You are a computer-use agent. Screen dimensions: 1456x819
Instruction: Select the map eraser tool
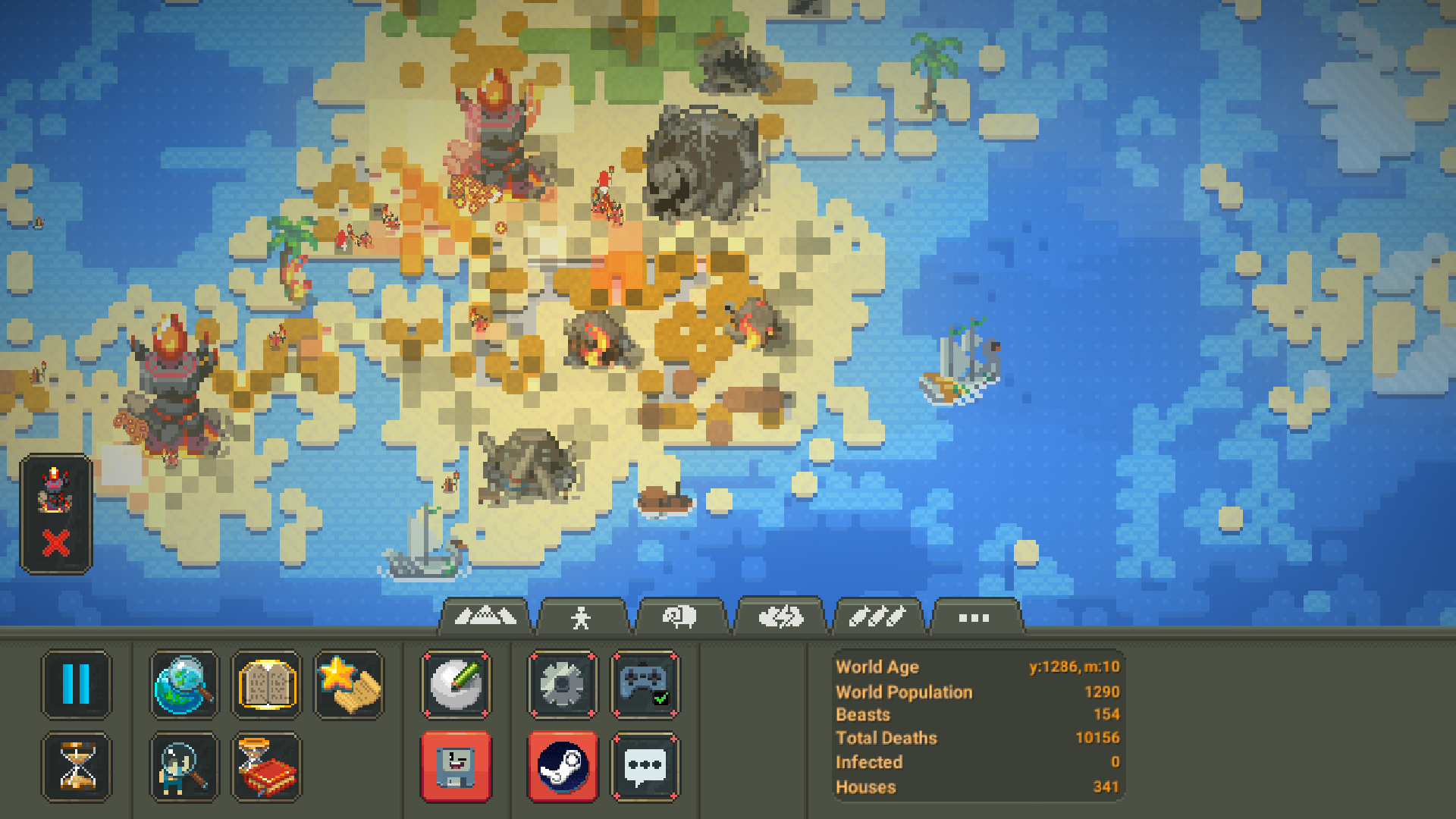tap(457, 686)
